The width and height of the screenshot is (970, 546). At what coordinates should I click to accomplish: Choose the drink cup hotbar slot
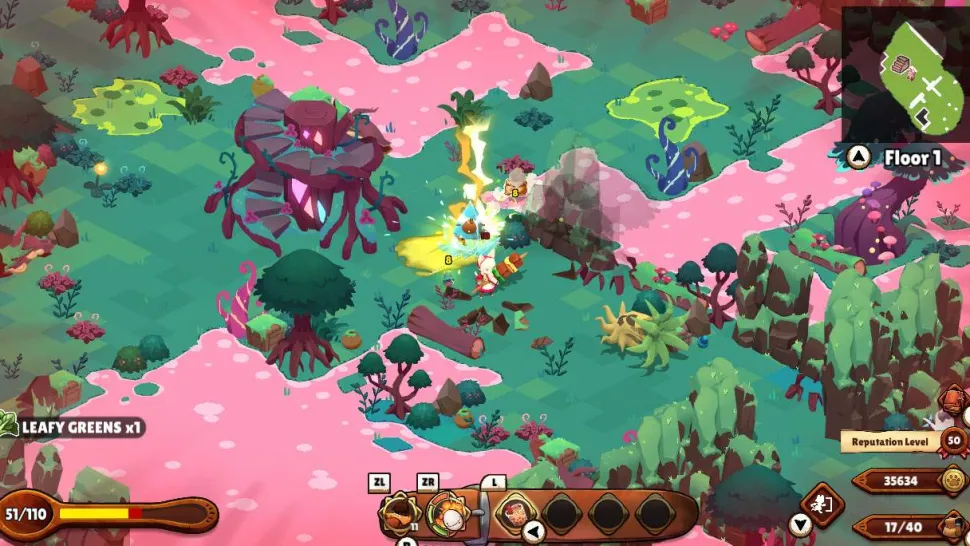[x=517, y=513]
